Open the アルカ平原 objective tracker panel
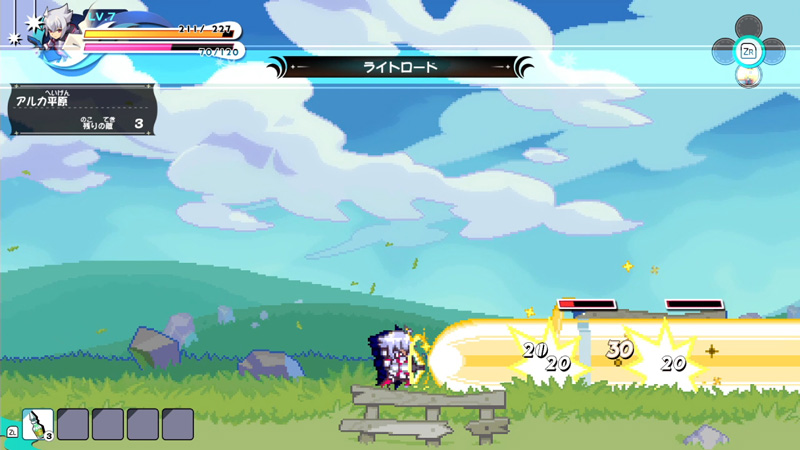This screenshot has width=800, height=450. pos(82,109)
